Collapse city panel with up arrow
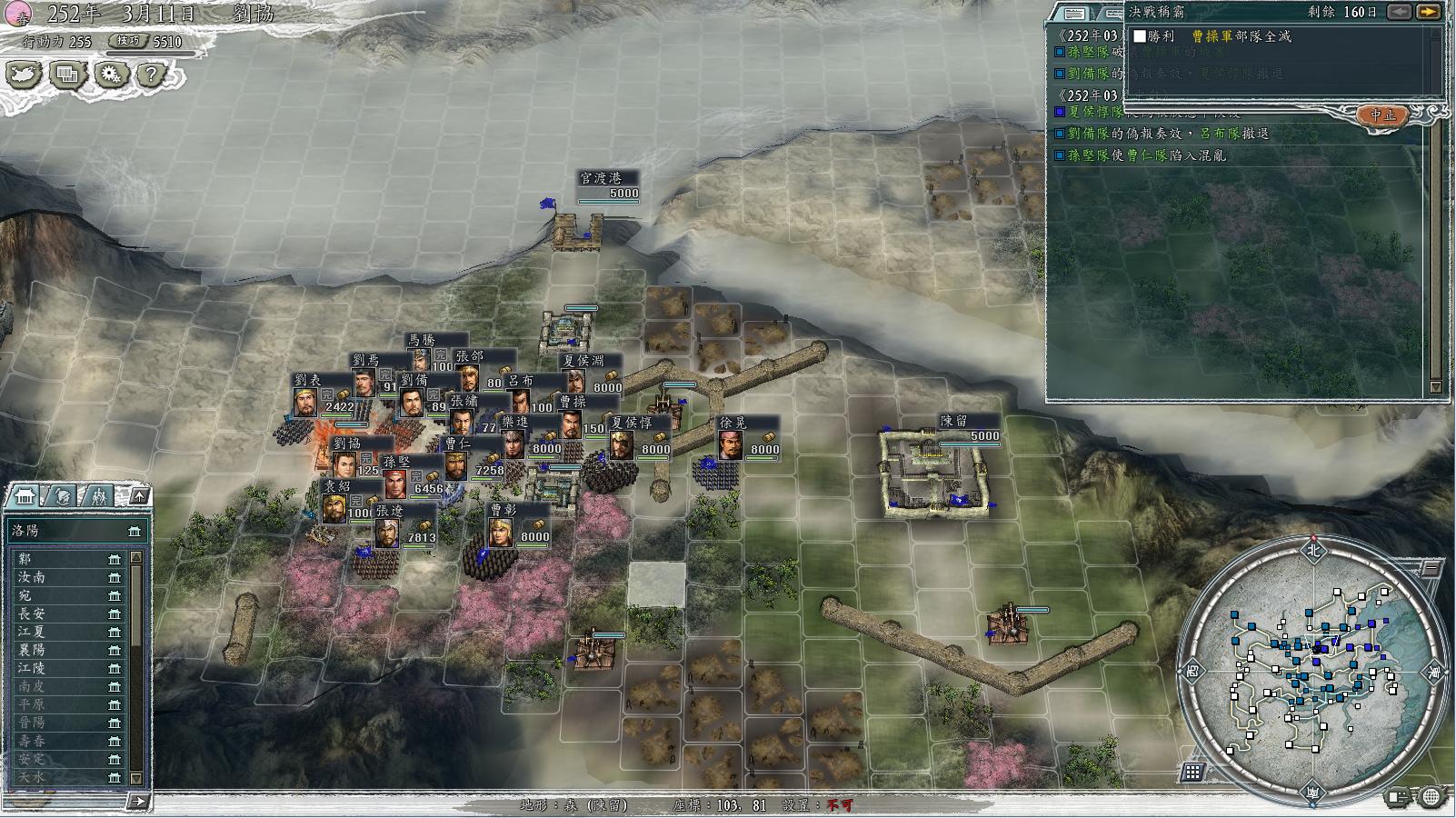 click(138, 495)
